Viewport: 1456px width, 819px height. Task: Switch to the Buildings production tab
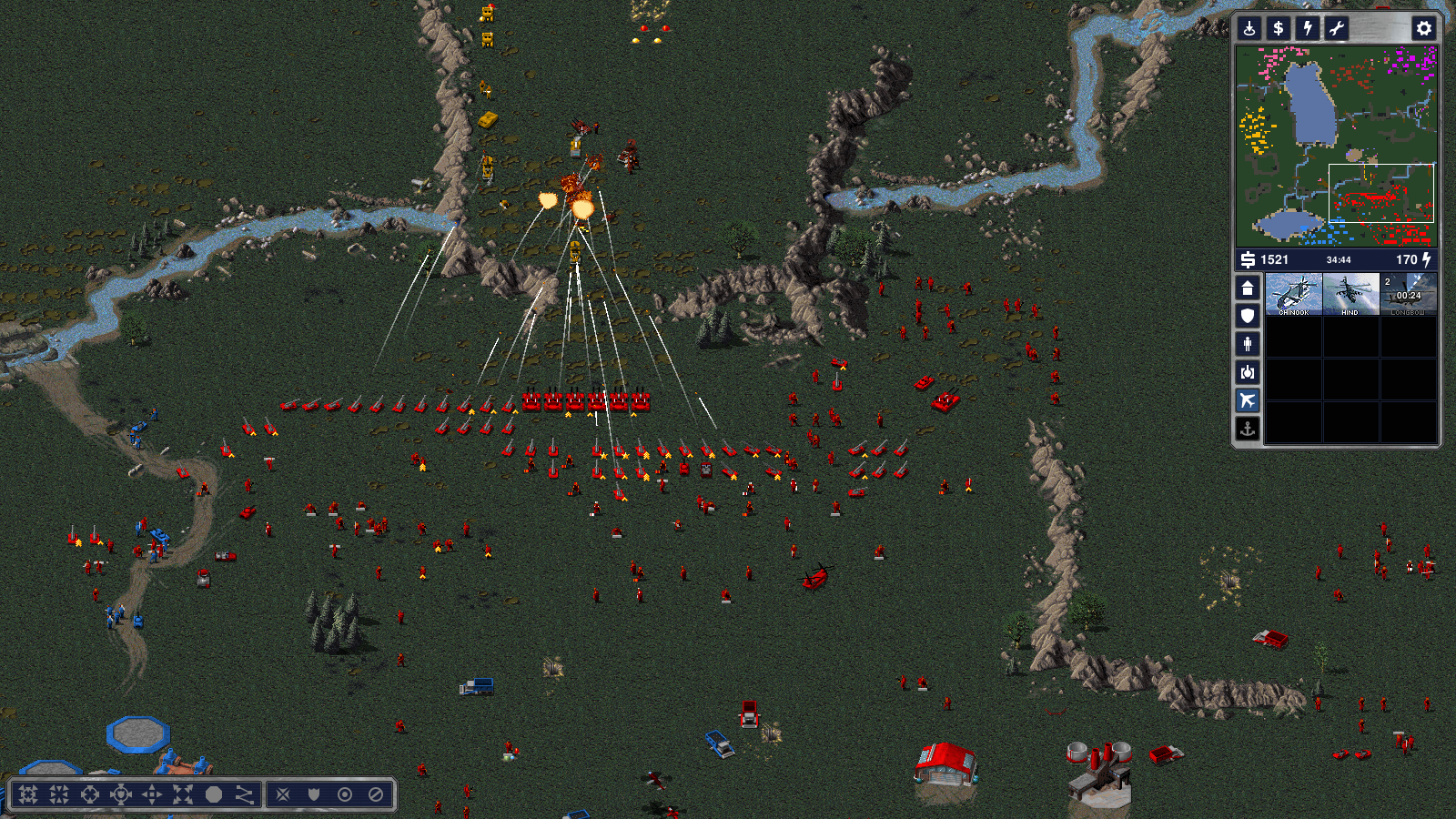click(1248, 288)
